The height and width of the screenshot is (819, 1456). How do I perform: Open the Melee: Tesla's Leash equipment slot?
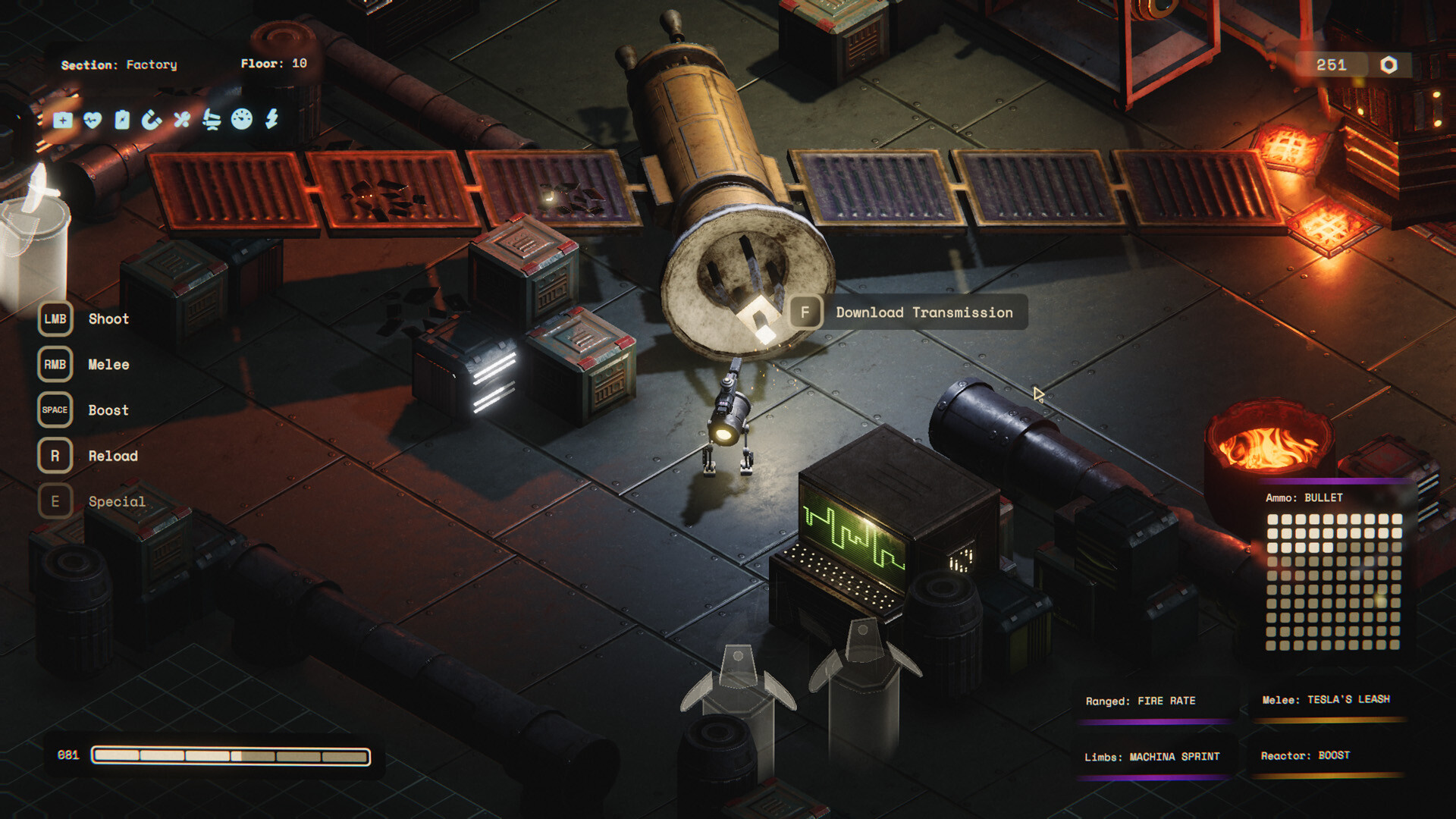click(1326, 700)
